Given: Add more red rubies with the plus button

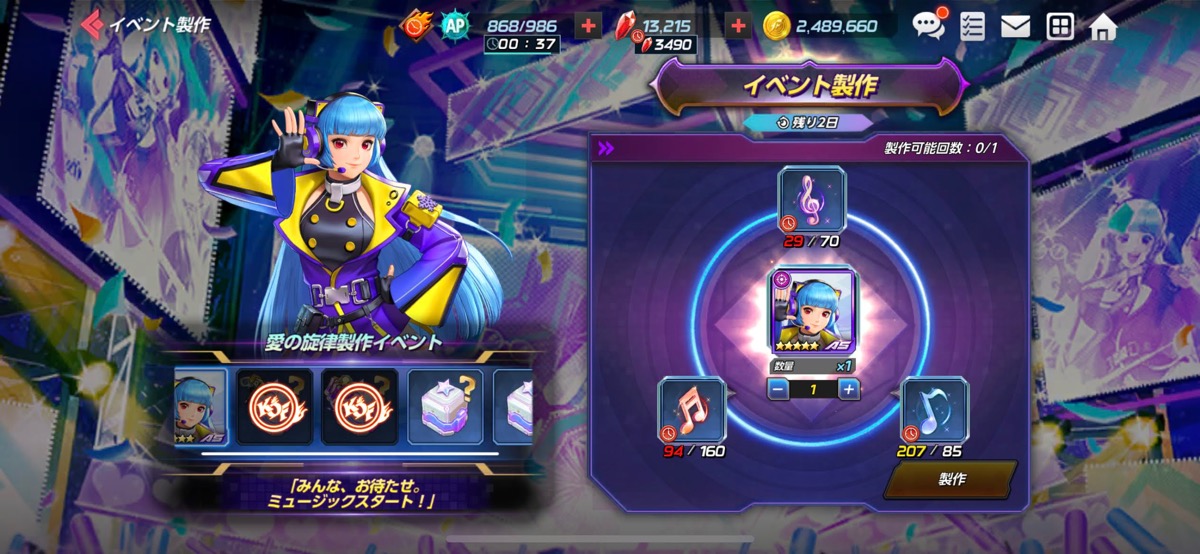Looking at the screenshot, I should [x=738, y=26].
